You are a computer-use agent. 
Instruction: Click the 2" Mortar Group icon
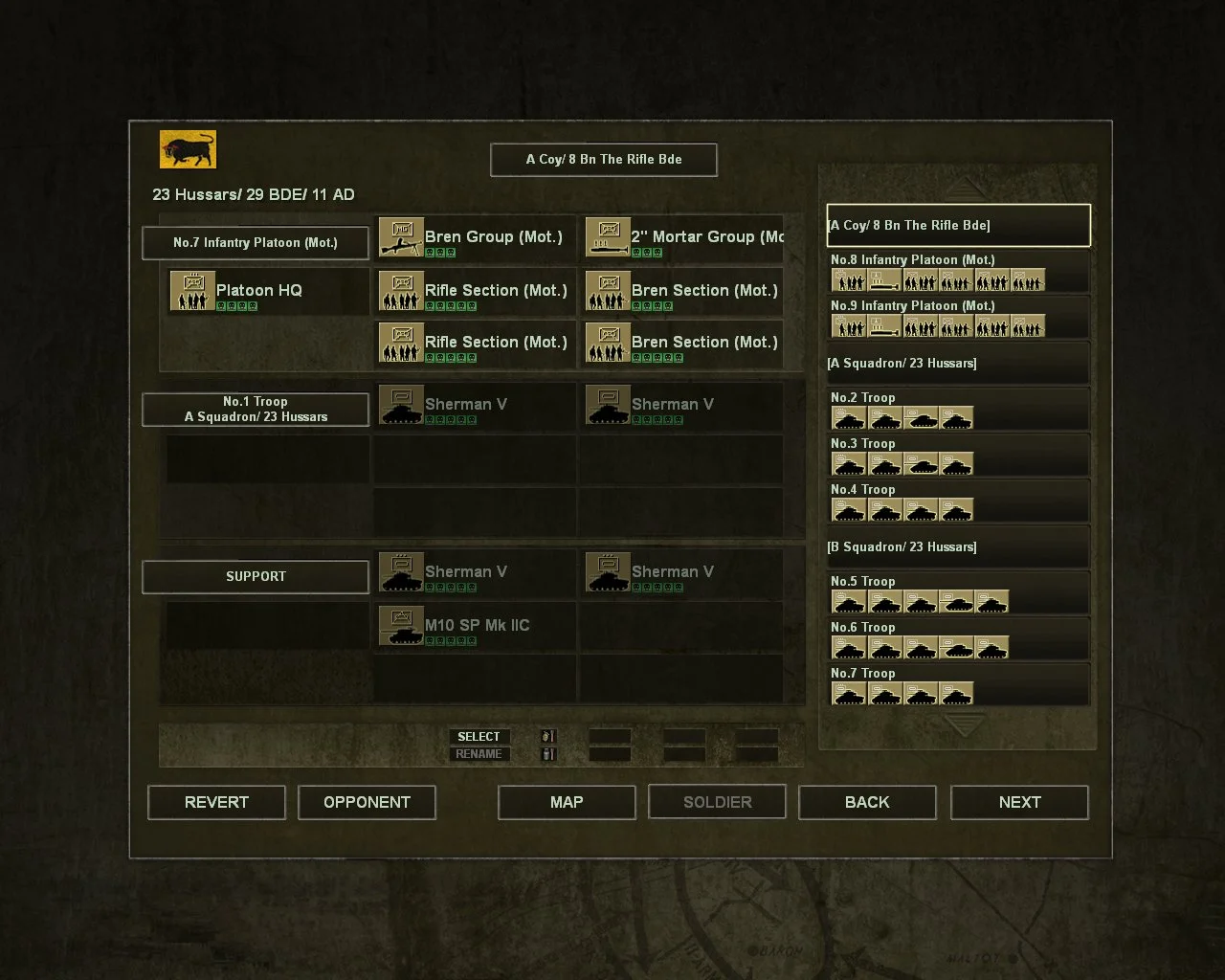(x=610, y=238)
